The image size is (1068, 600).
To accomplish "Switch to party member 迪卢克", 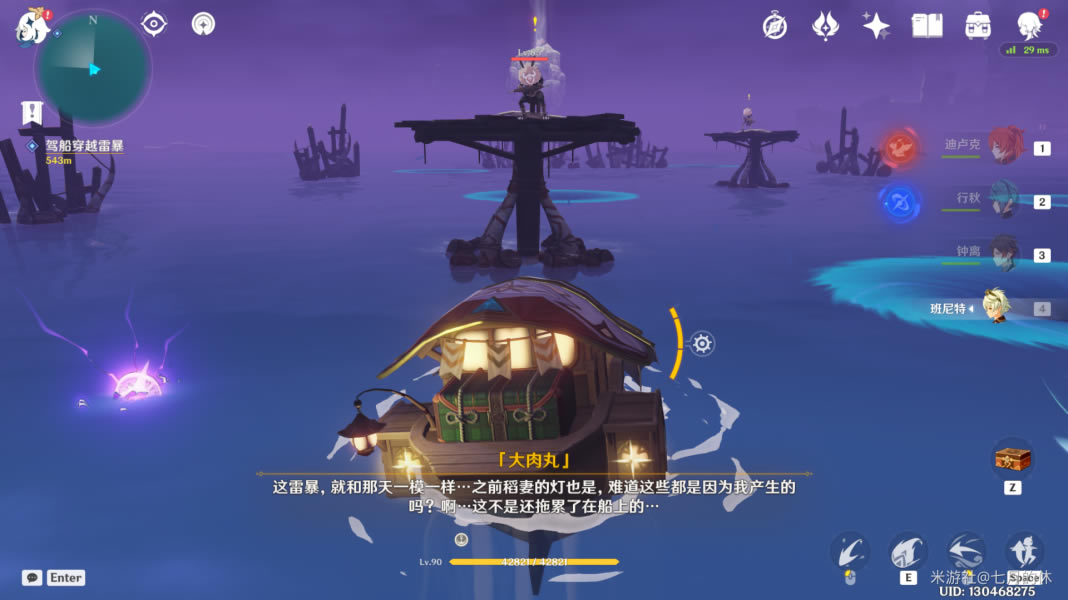I will click(1006, 147).
